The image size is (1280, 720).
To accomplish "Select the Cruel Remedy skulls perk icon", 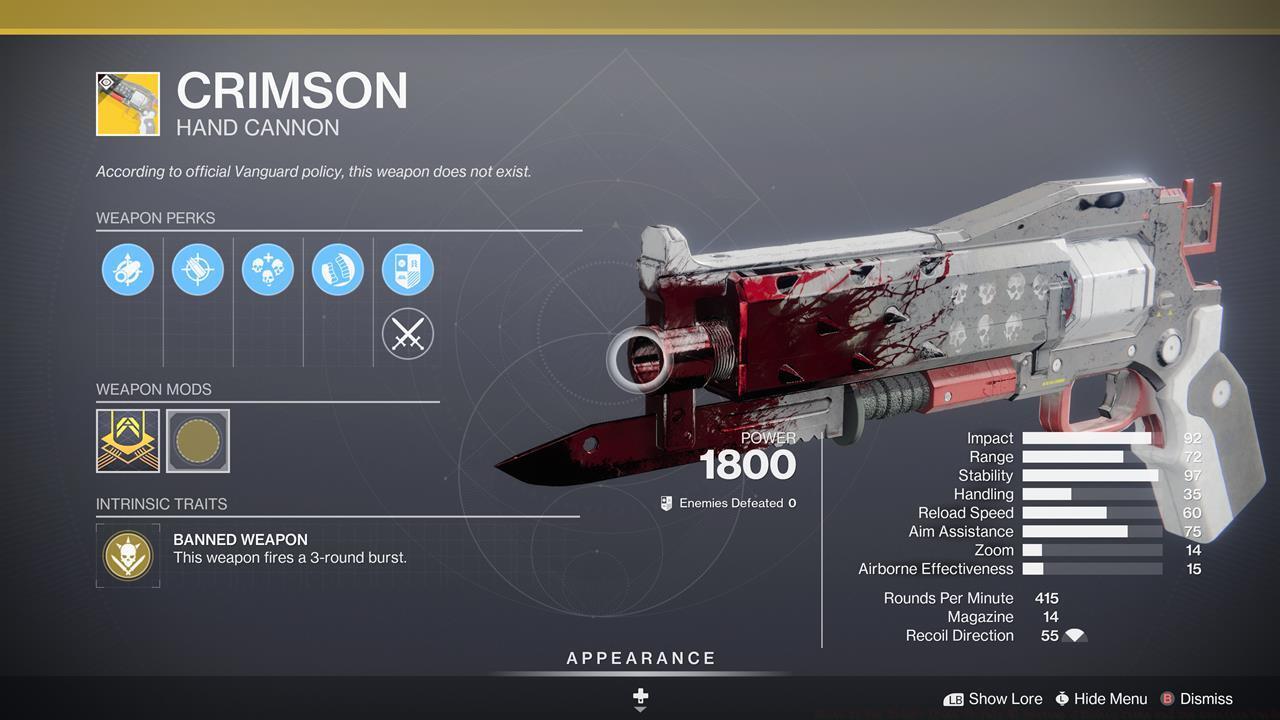I will 267,268.
